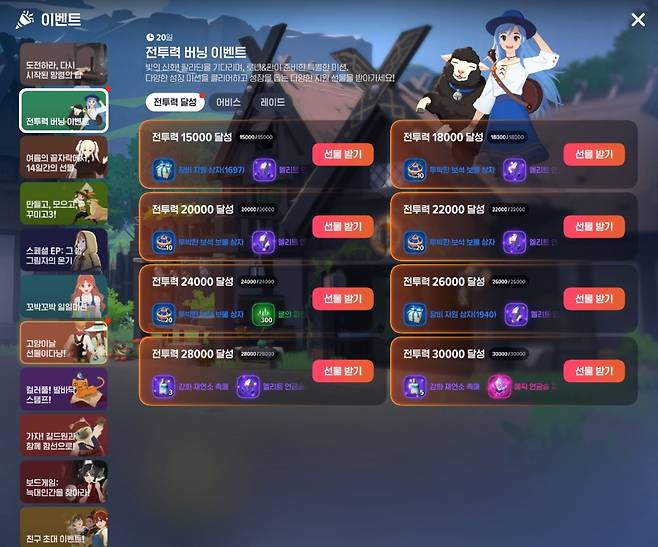Viewport: 658px width, 547px height.
Task: Collect the 전투력 22000 달성 gift
Action: [x=593, y=226]
